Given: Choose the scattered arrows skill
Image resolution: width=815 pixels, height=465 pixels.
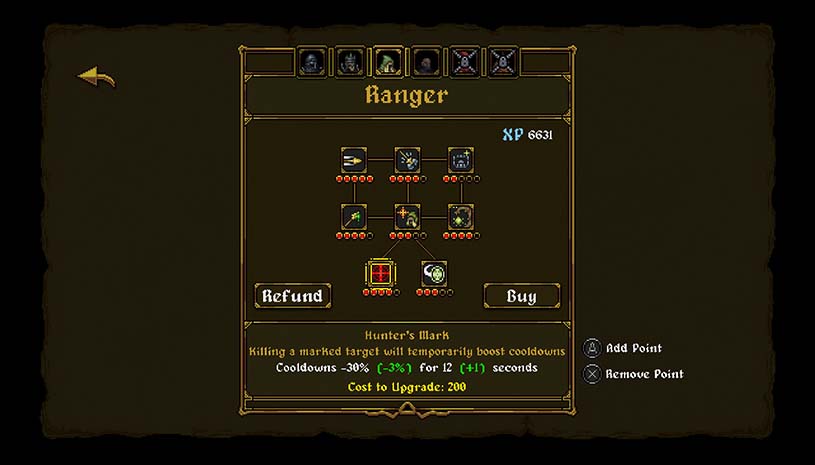Looking at the screenshot, I should [407, 160].
